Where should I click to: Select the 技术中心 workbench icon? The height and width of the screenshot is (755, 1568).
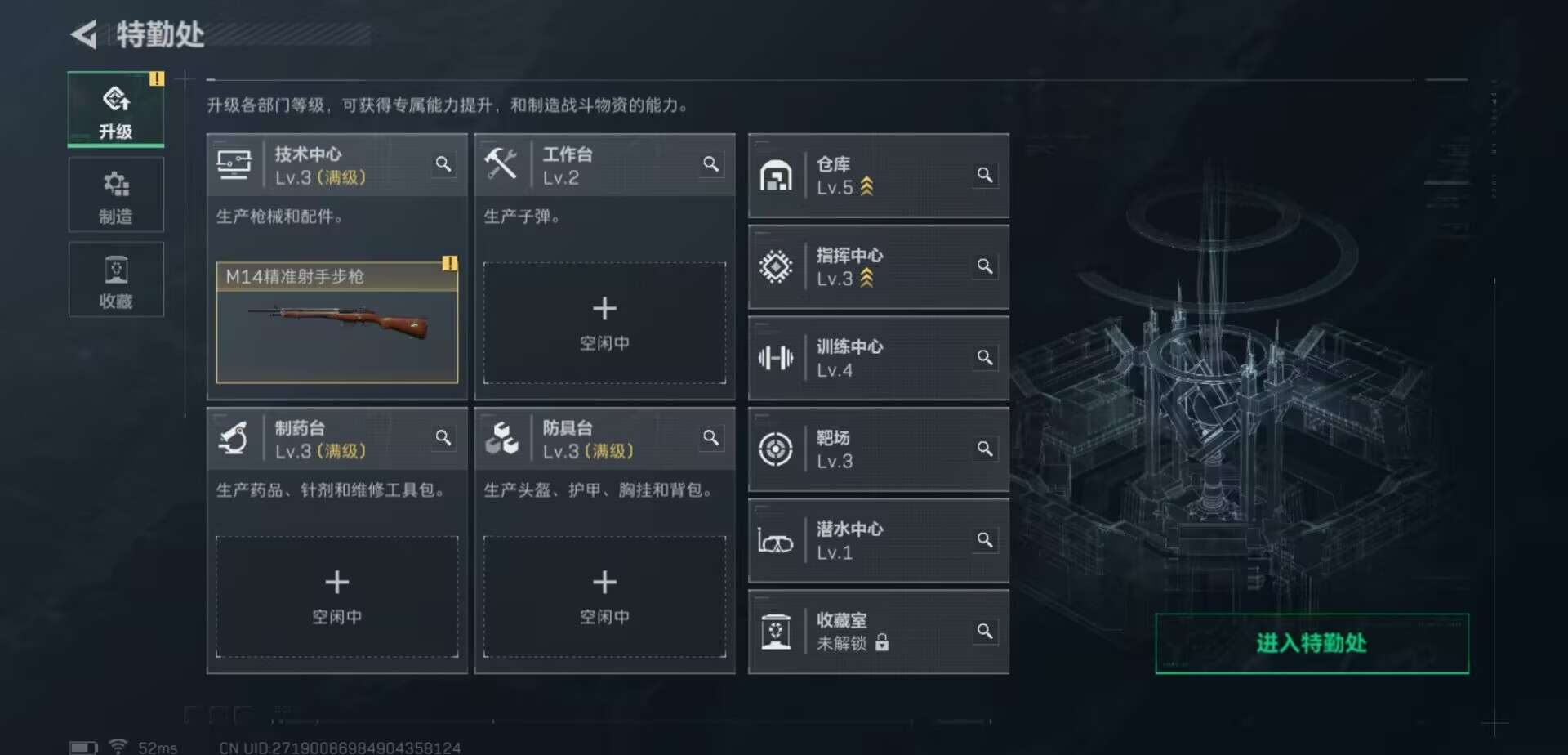234,163
